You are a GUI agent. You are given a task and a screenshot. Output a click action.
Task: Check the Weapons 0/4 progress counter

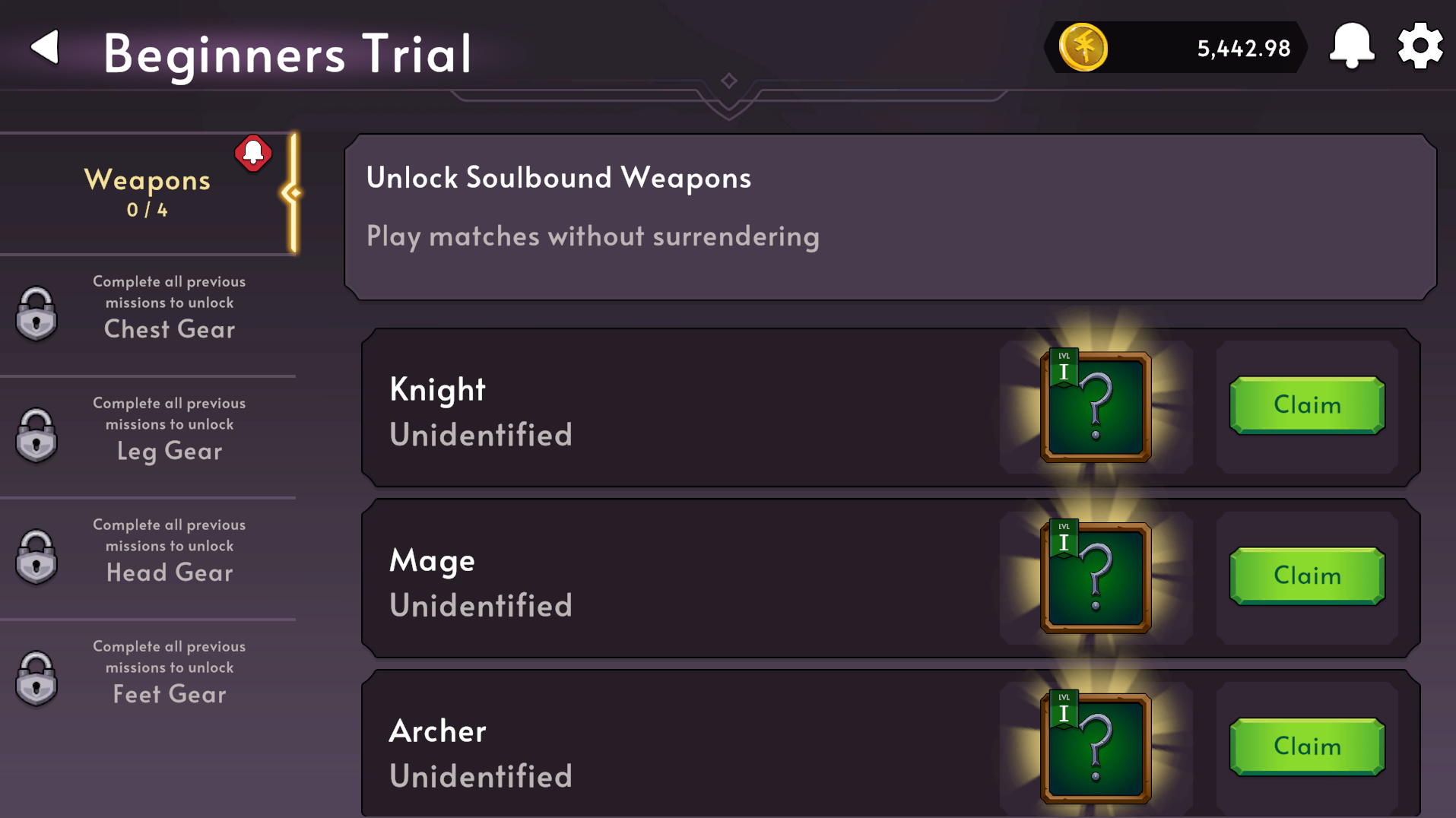pyautogui.click(x=147, y=211)
